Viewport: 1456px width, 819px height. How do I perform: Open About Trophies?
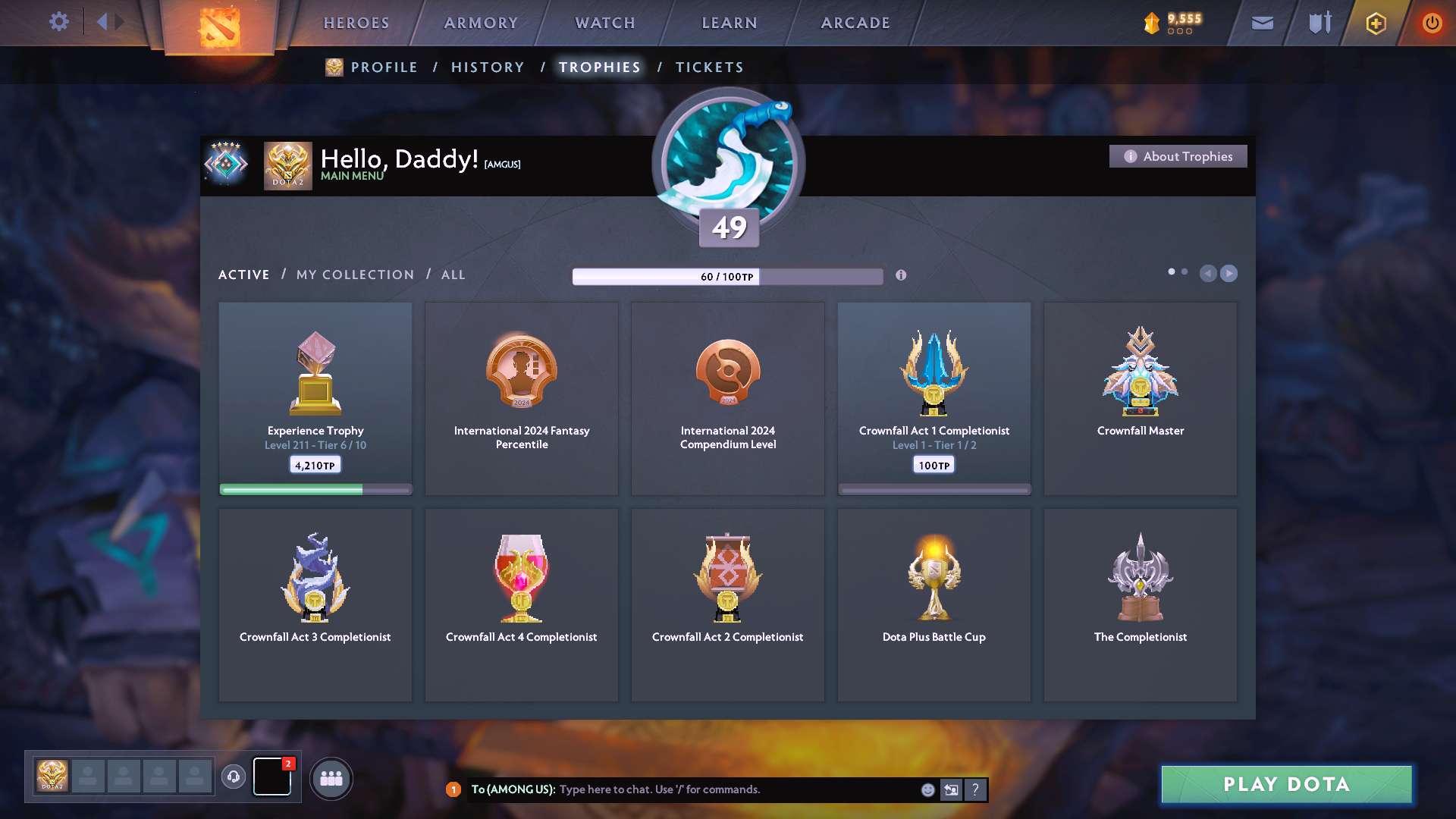pos(1178,155)
